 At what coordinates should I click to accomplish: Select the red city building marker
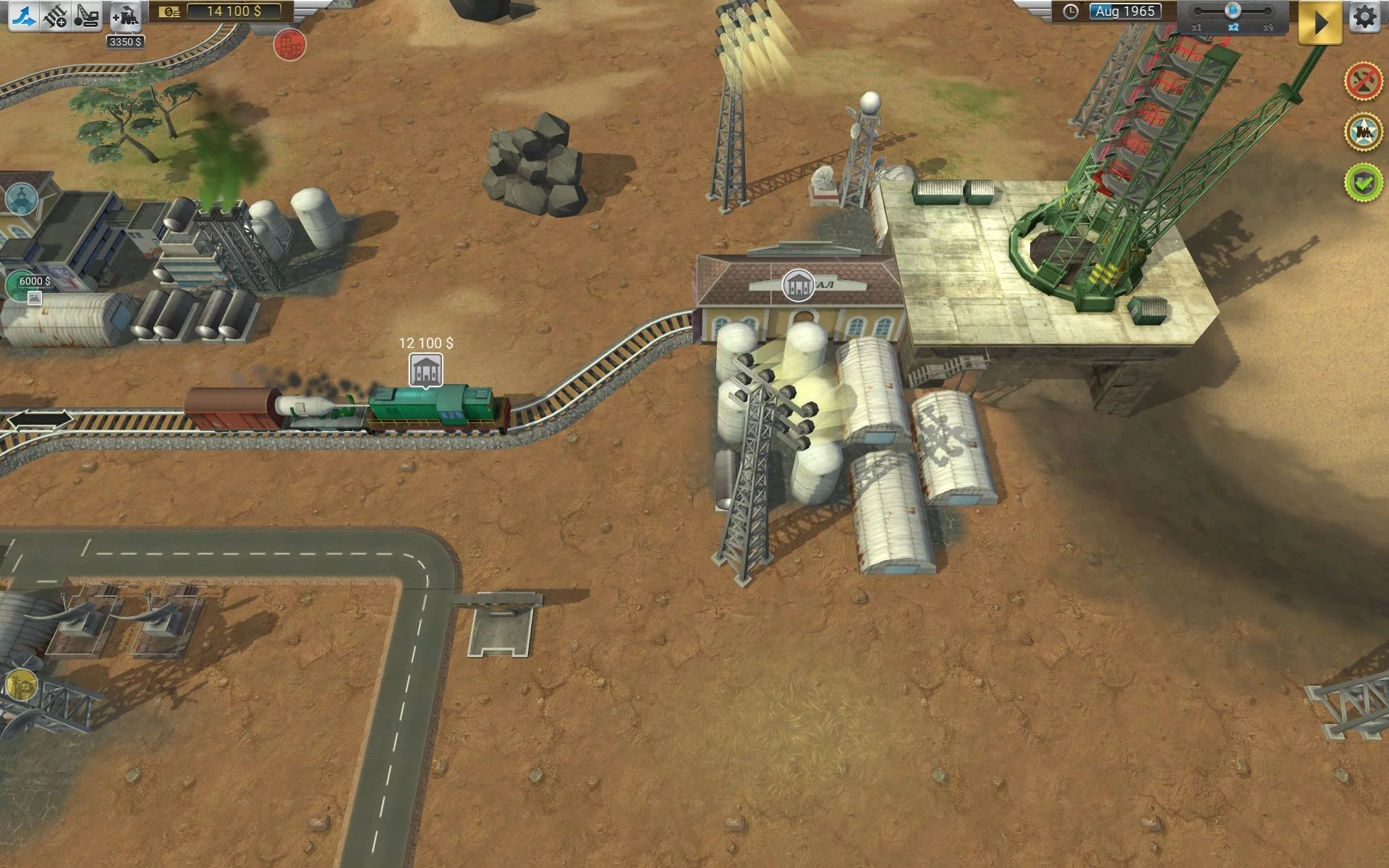click(x=289, y=45)
